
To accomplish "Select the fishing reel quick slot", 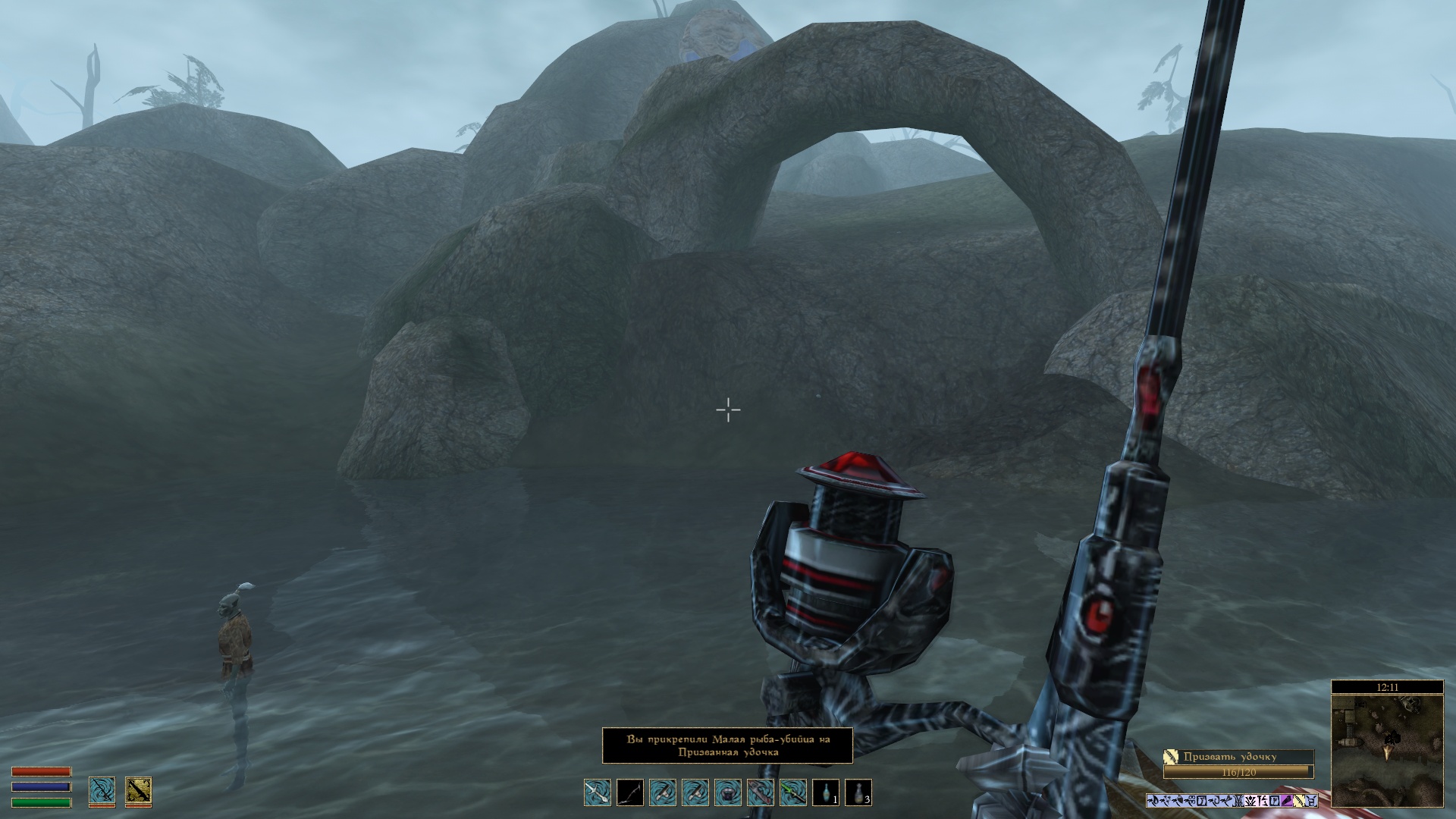I will point(728,792).
